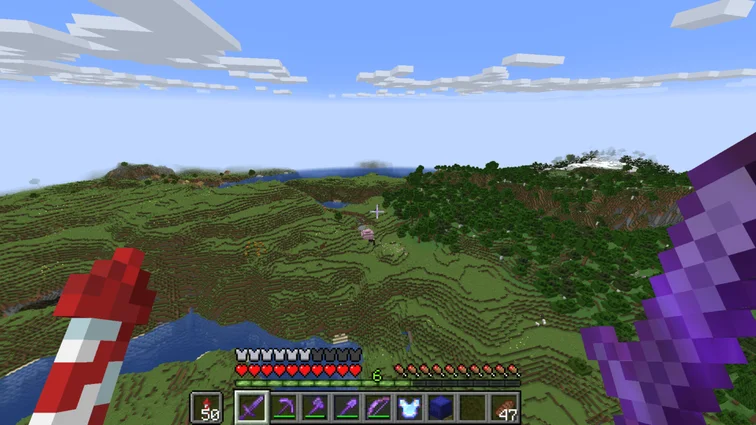756x425 pixels.
Task: Choose the enchanted axe in hotbar
Action: tap(316, 407)
